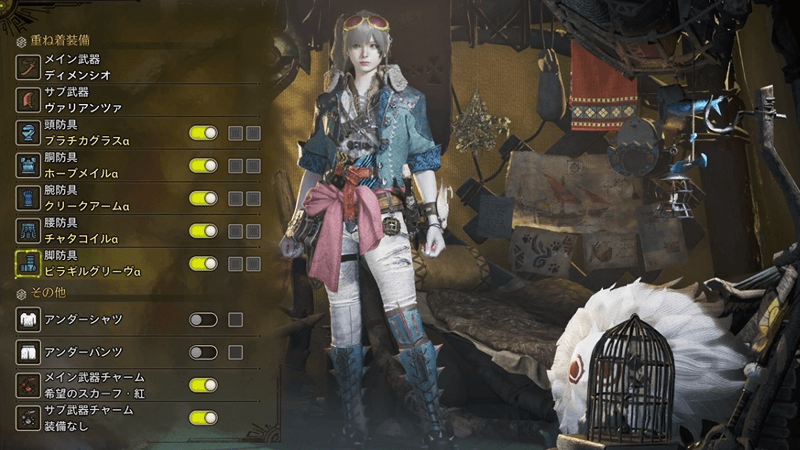This screenshot has height=450, width=800.
Task: Toggle the メイン武器チャーム display switch
Action: pyautogui.click(x=203, y=385)
